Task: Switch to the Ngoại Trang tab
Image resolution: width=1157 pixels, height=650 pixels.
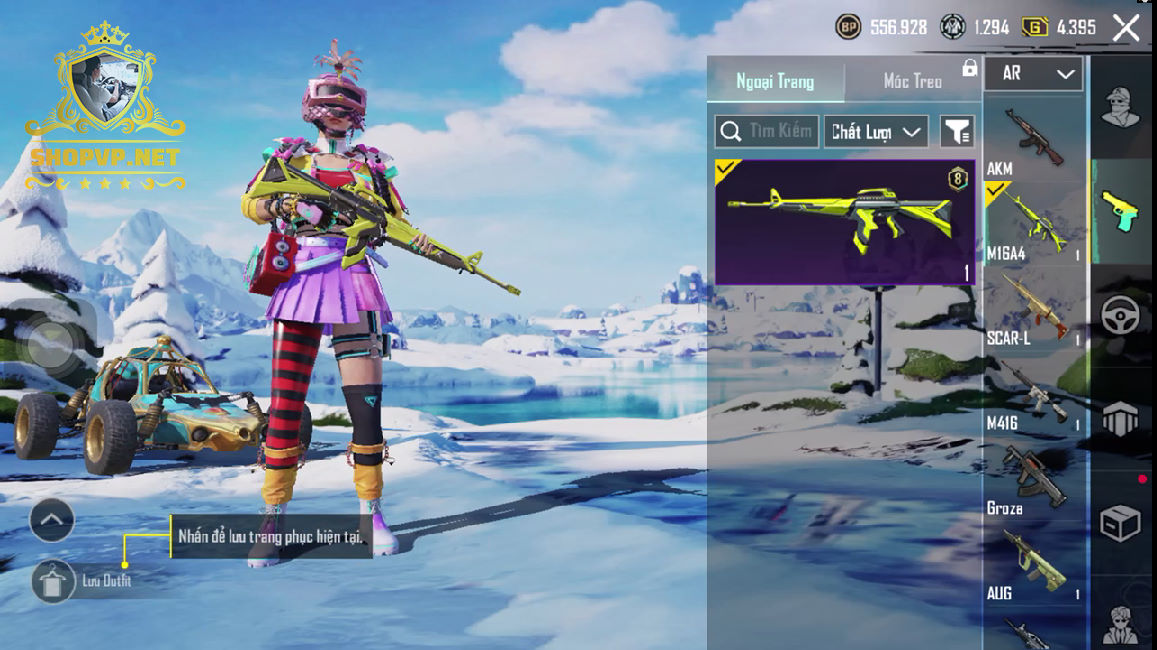Action: [775, 81]
